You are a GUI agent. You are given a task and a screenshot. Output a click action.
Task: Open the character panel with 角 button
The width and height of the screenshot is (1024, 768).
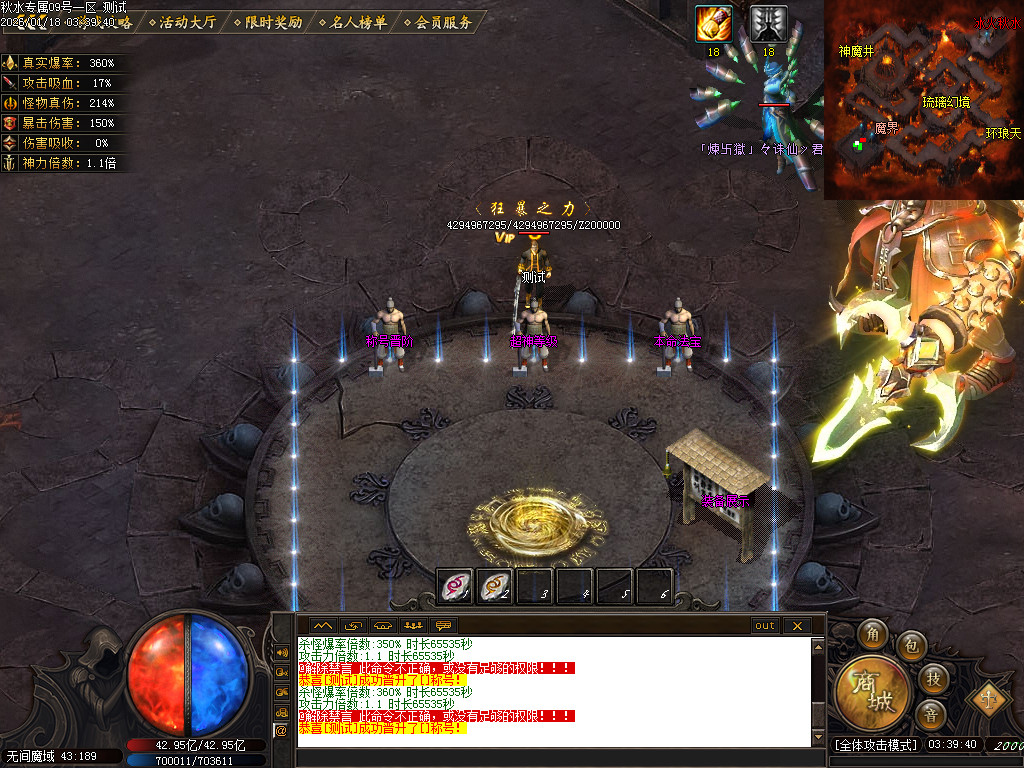[871, 633]
